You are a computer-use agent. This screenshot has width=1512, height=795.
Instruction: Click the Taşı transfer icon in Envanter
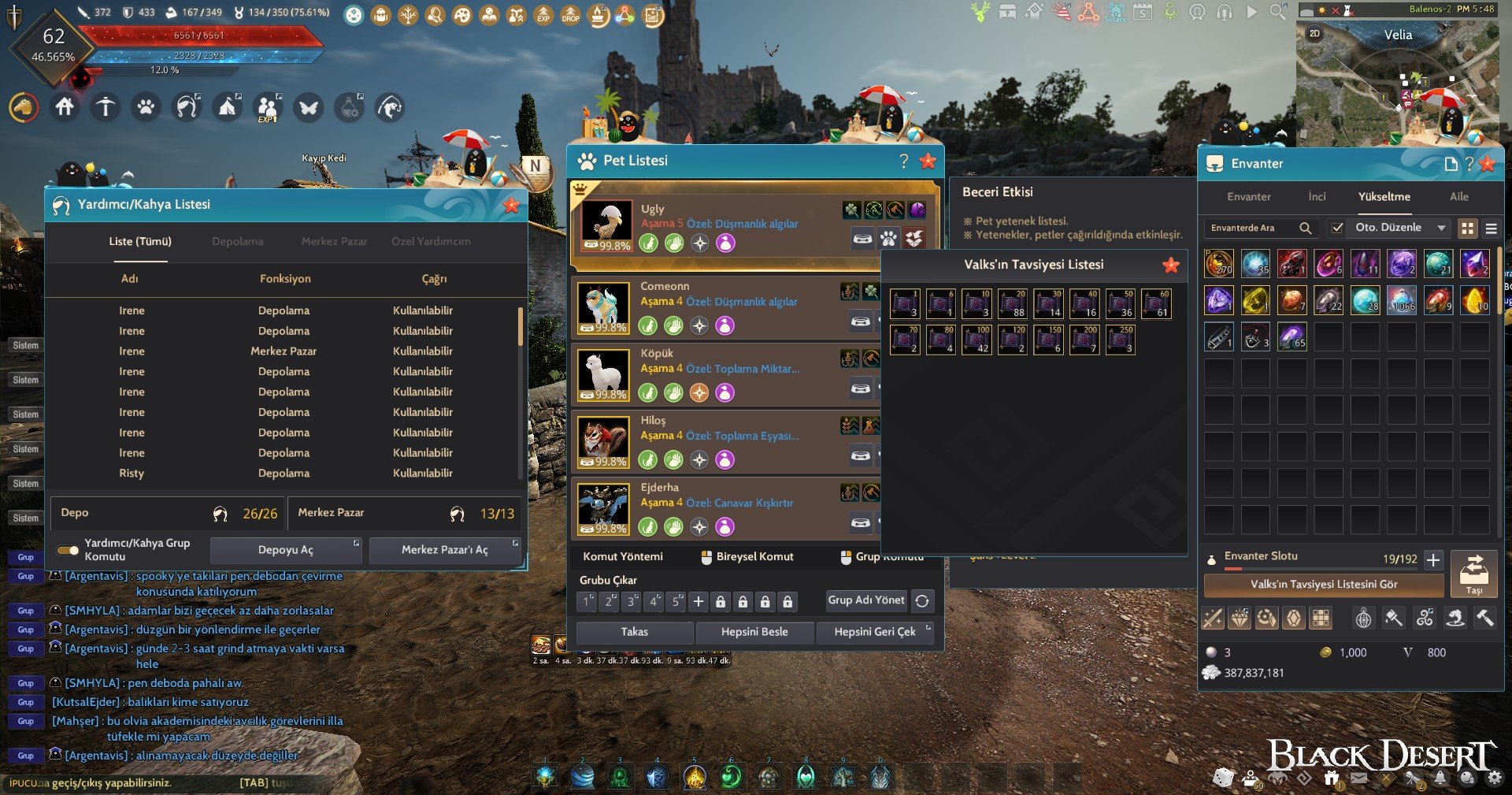[x=1474, y=574]
